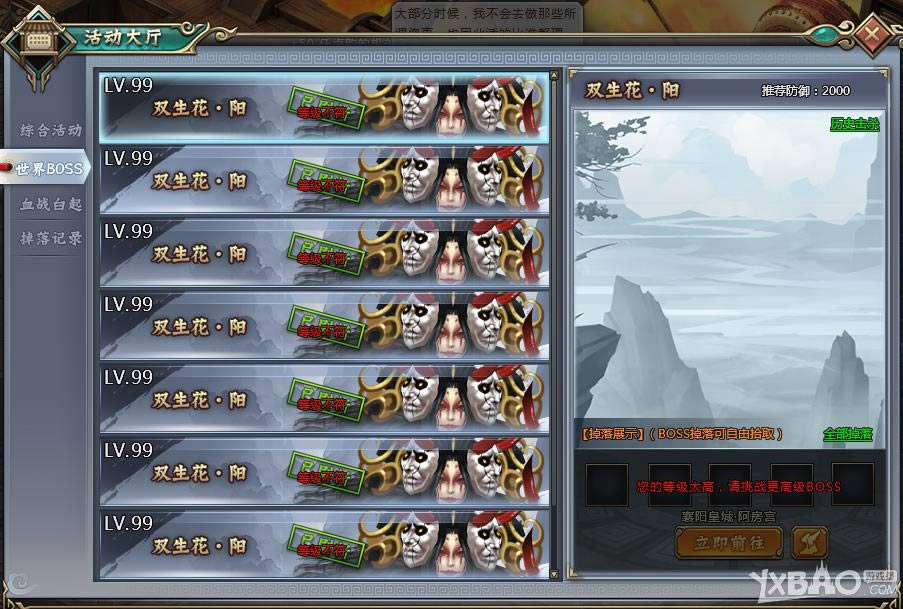Image resolution: width=903 pixels, height=609 pixels.
Task: Show the 掉落记录 tab
Action: pos(51,239)
